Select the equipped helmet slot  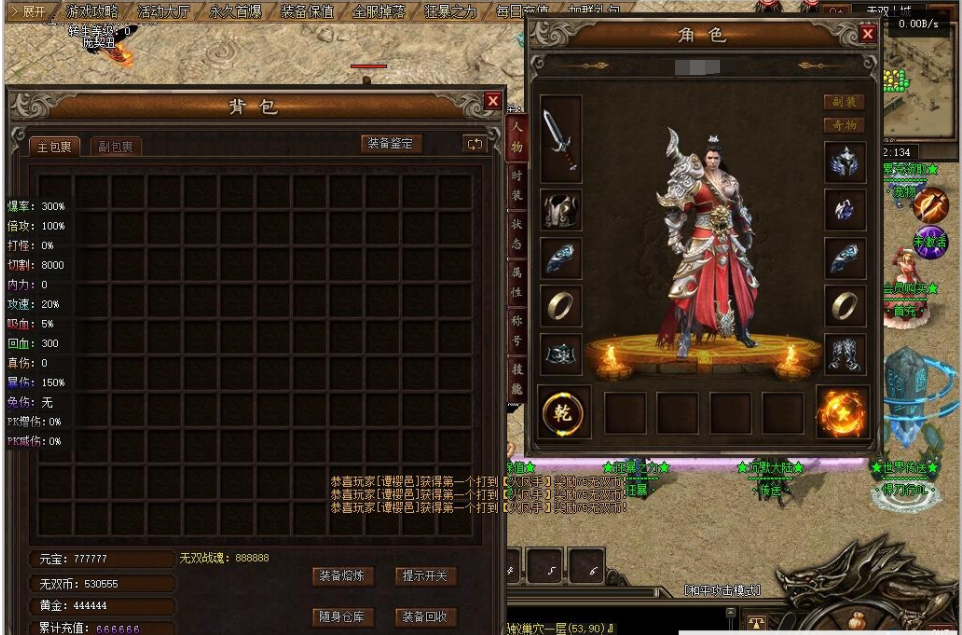[x=844, y=162]
